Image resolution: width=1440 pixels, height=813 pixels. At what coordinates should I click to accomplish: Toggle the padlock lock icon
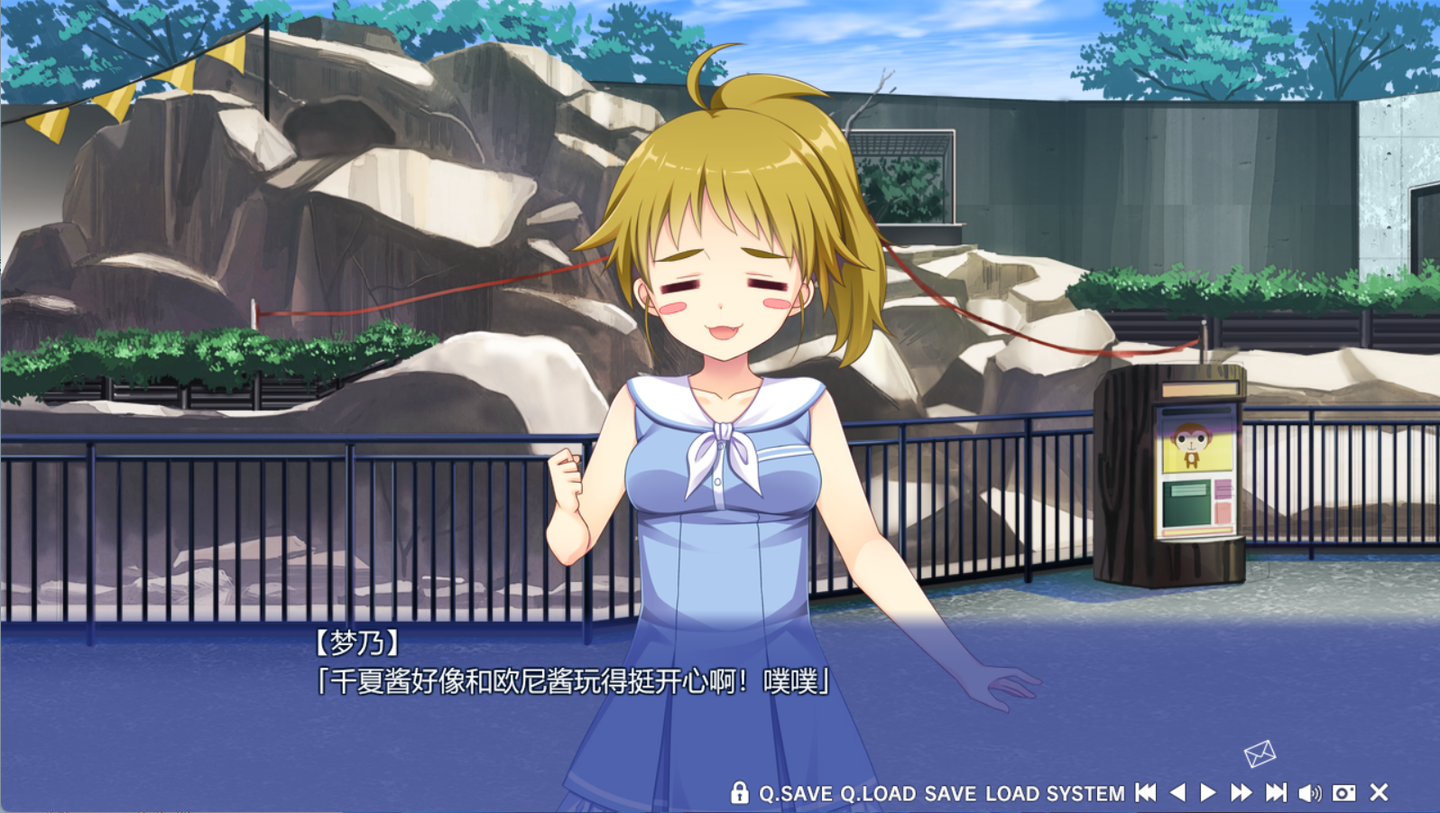coord(739,793)
